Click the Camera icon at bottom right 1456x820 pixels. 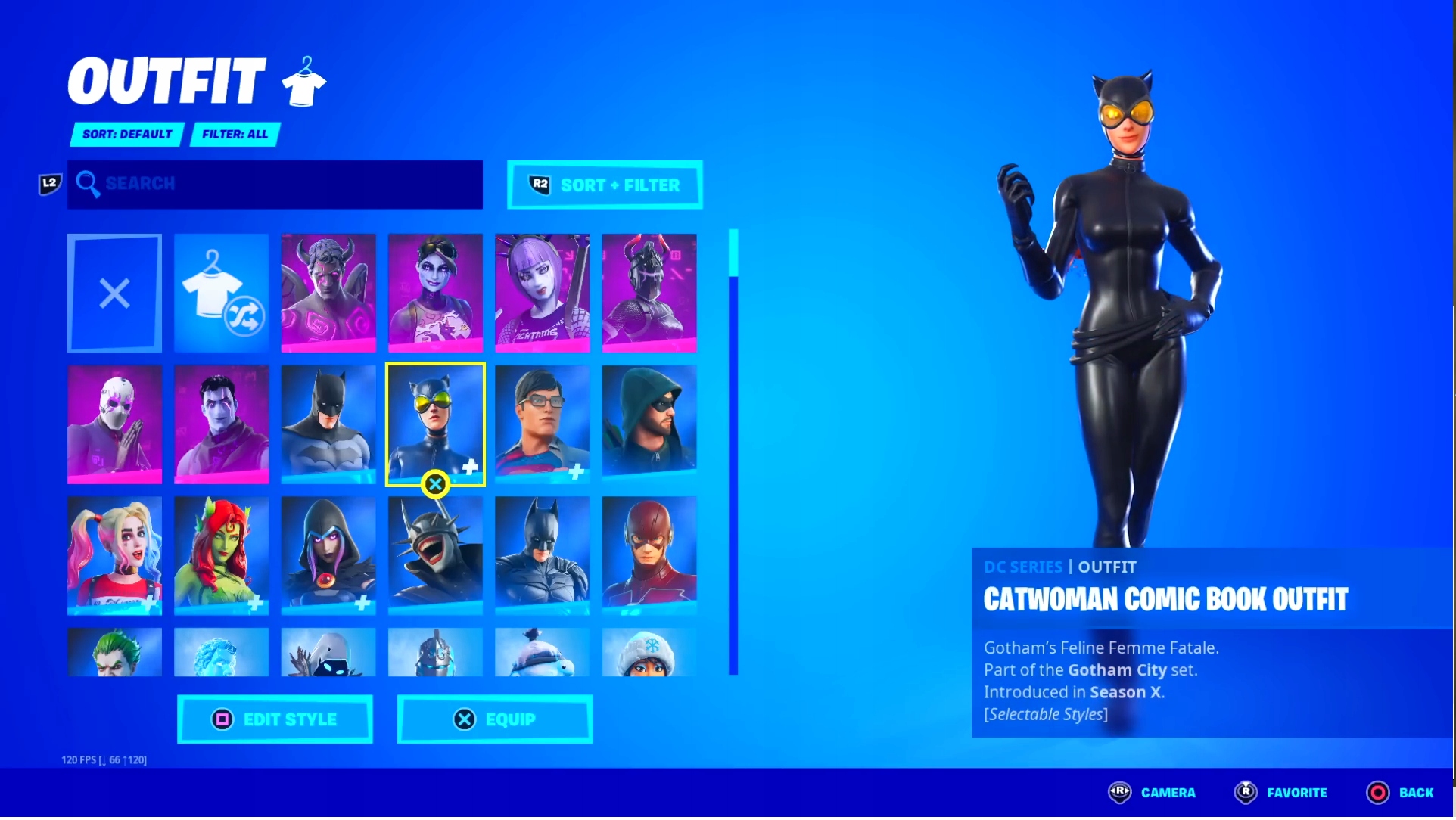[1121, 793]
